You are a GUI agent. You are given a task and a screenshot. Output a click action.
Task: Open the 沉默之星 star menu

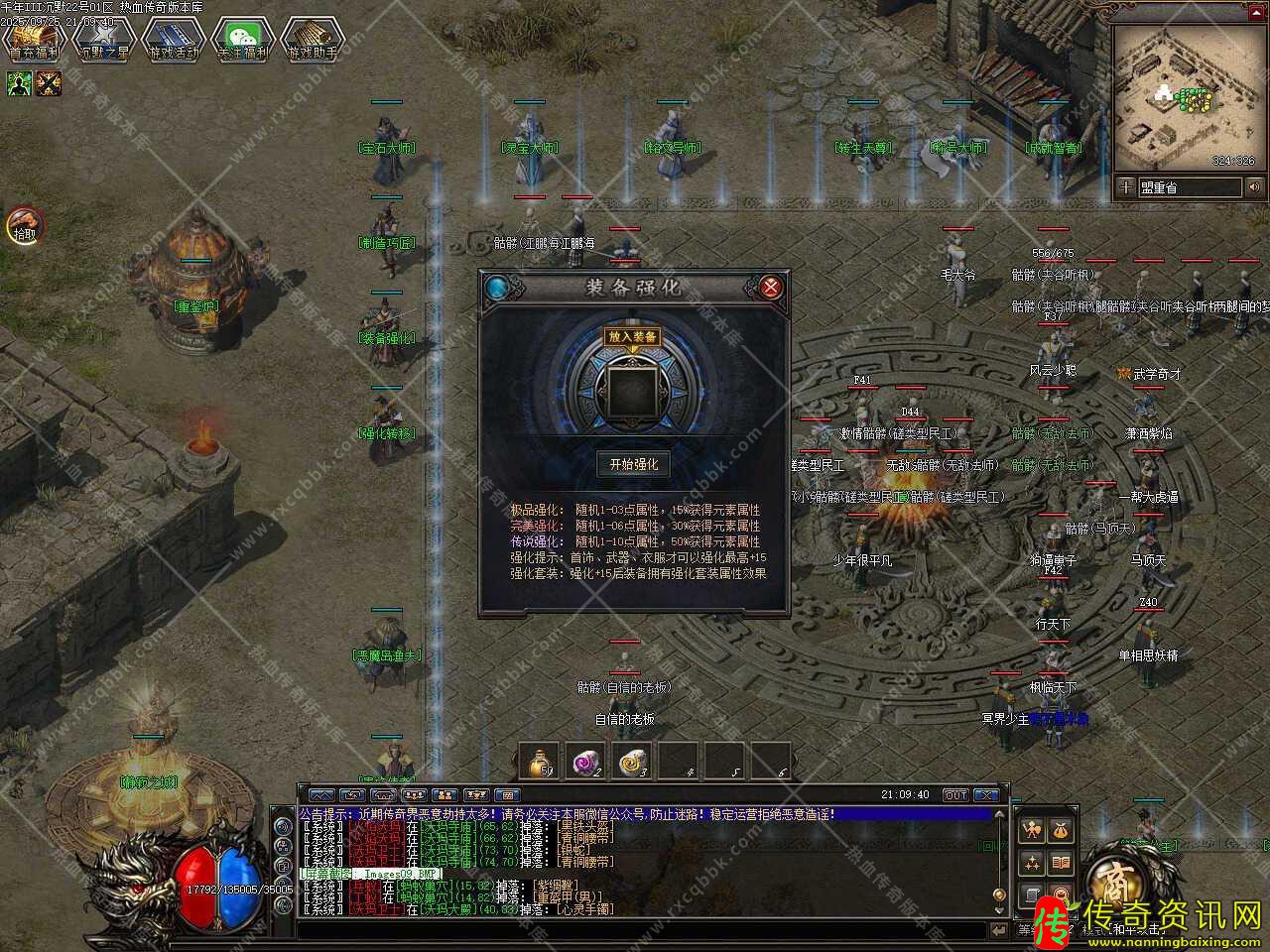104,40
